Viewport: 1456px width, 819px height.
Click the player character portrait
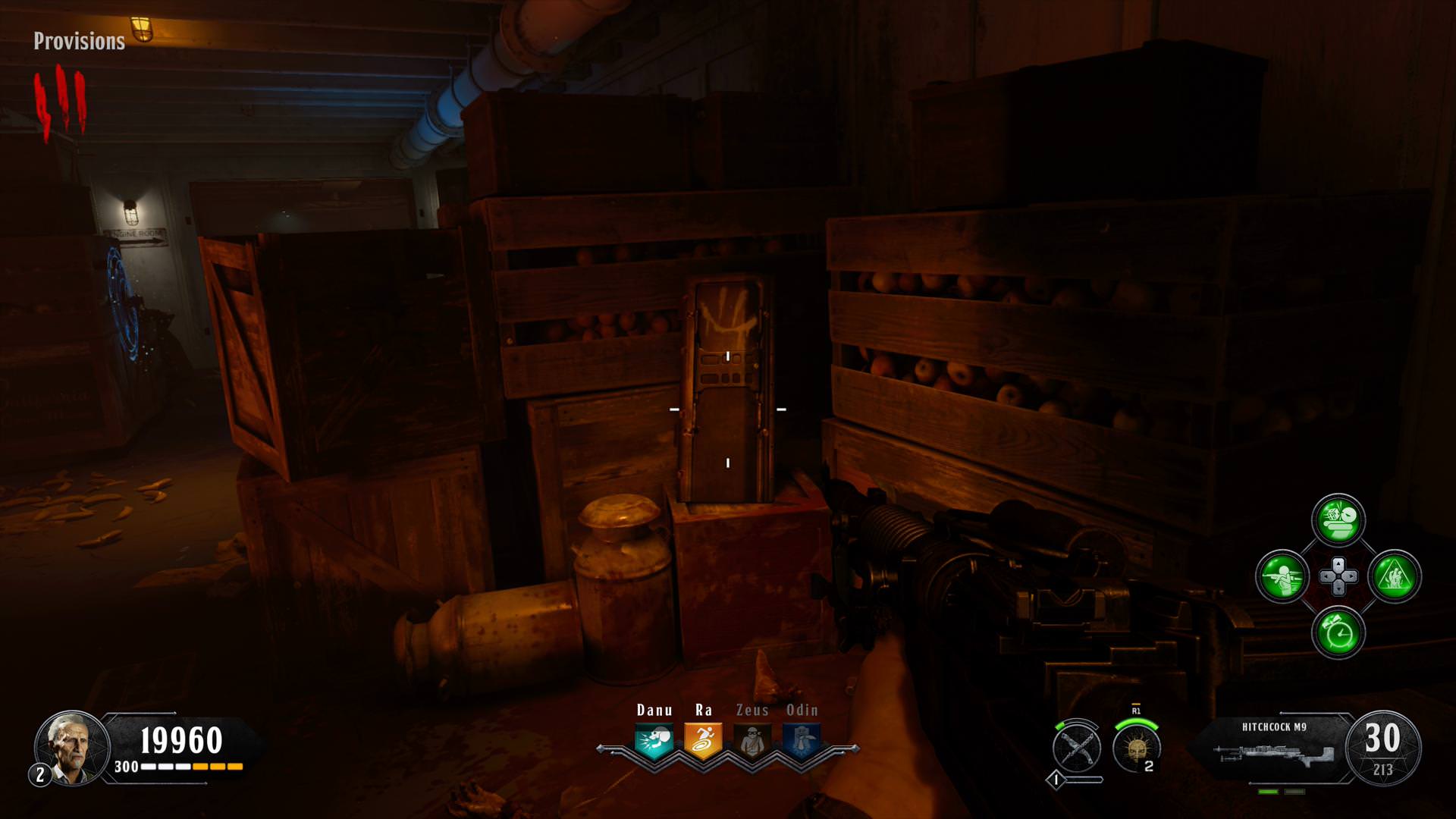pos(72,748)
